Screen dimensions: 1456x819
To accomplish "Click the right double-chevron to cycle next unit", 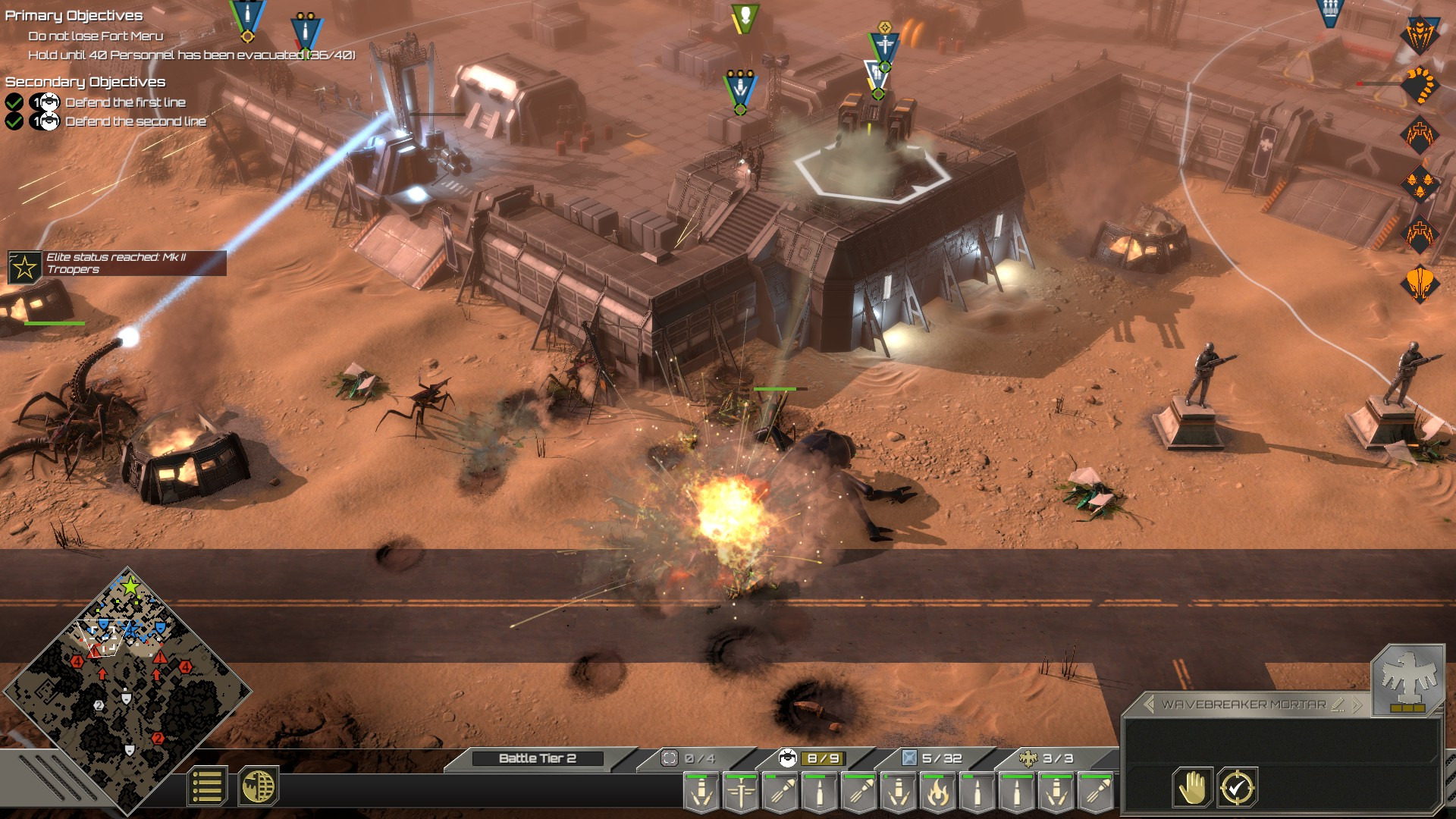I will pyautogui.click(x=1356, y=704).
